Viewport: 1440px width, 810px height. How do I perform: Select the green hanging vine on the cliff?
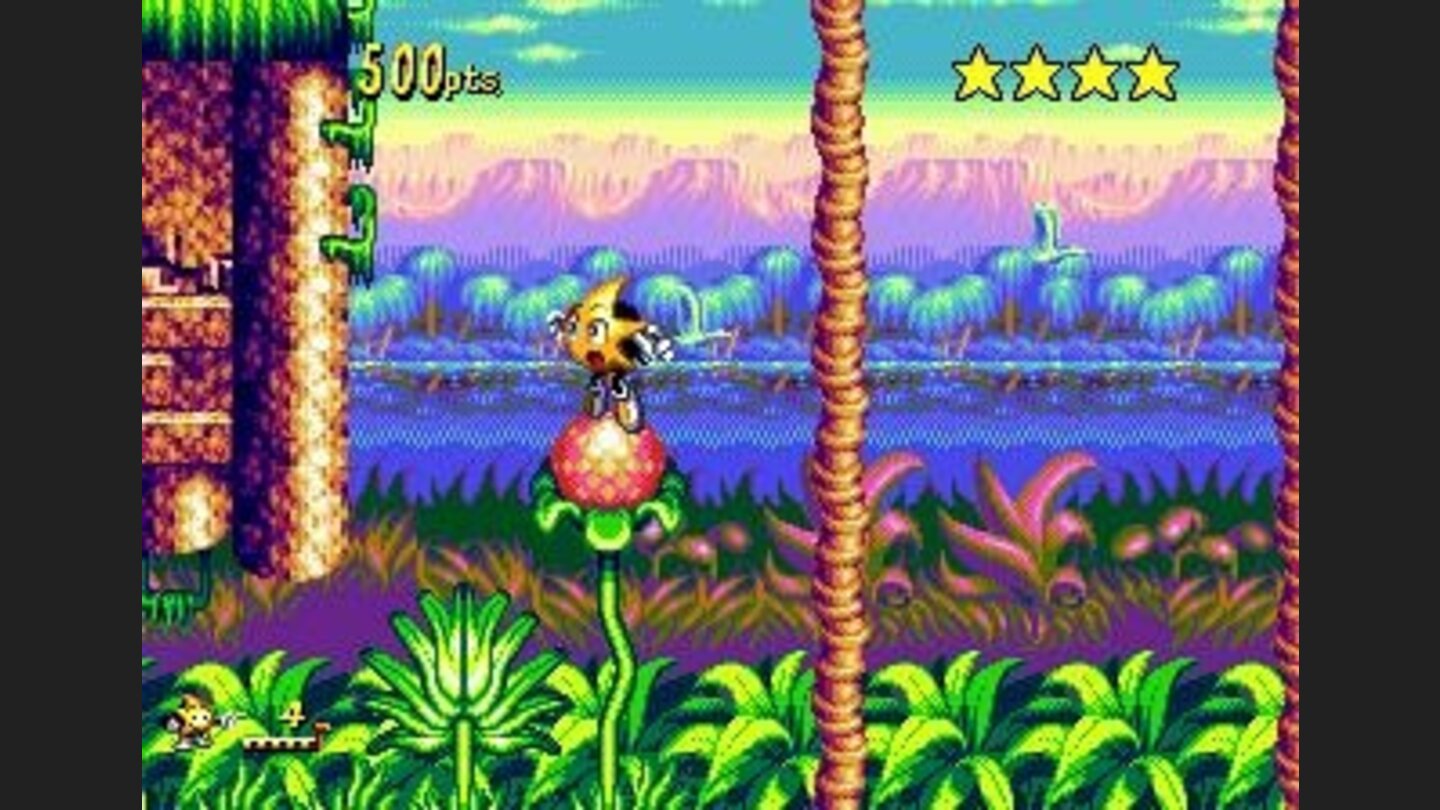pos(352,150)
